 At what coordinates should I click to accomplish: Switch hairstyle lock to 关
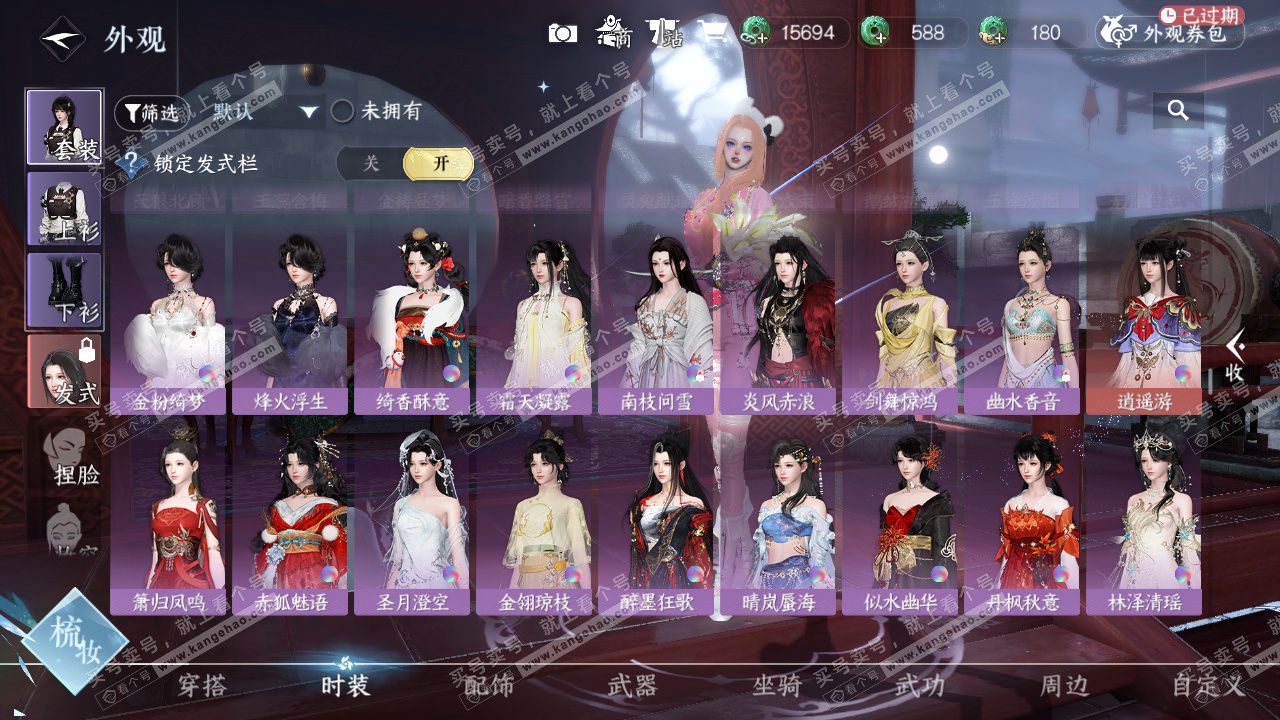tap(371, 164)
